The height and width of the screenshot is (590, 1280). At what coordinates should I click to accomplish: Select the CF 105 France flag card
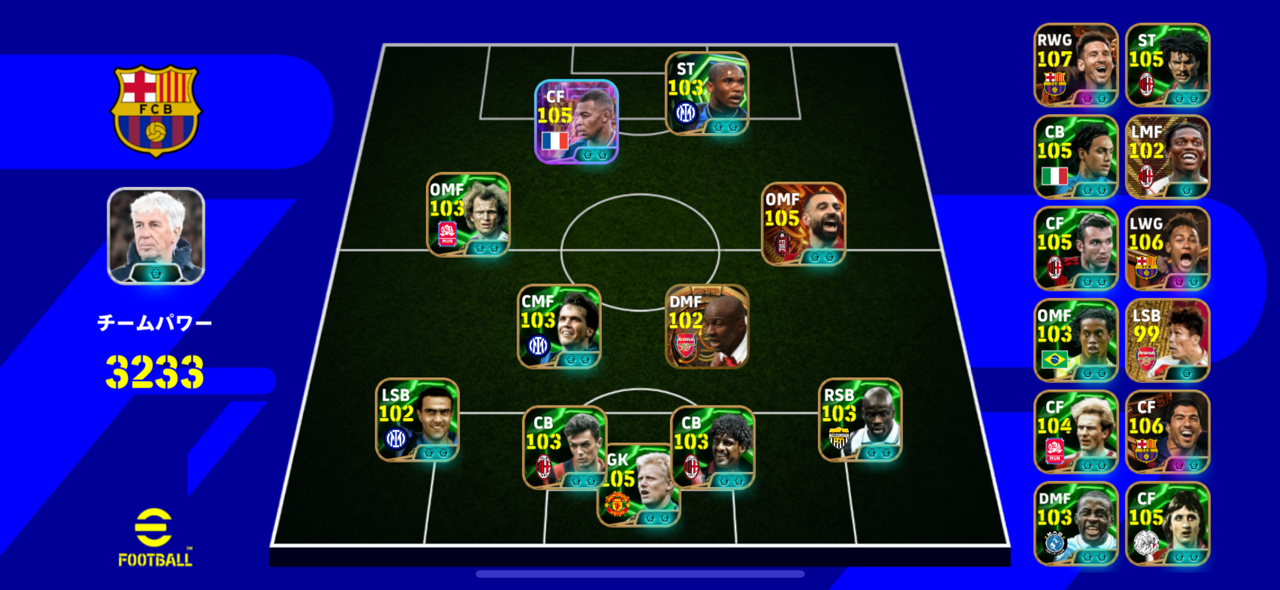576,121
